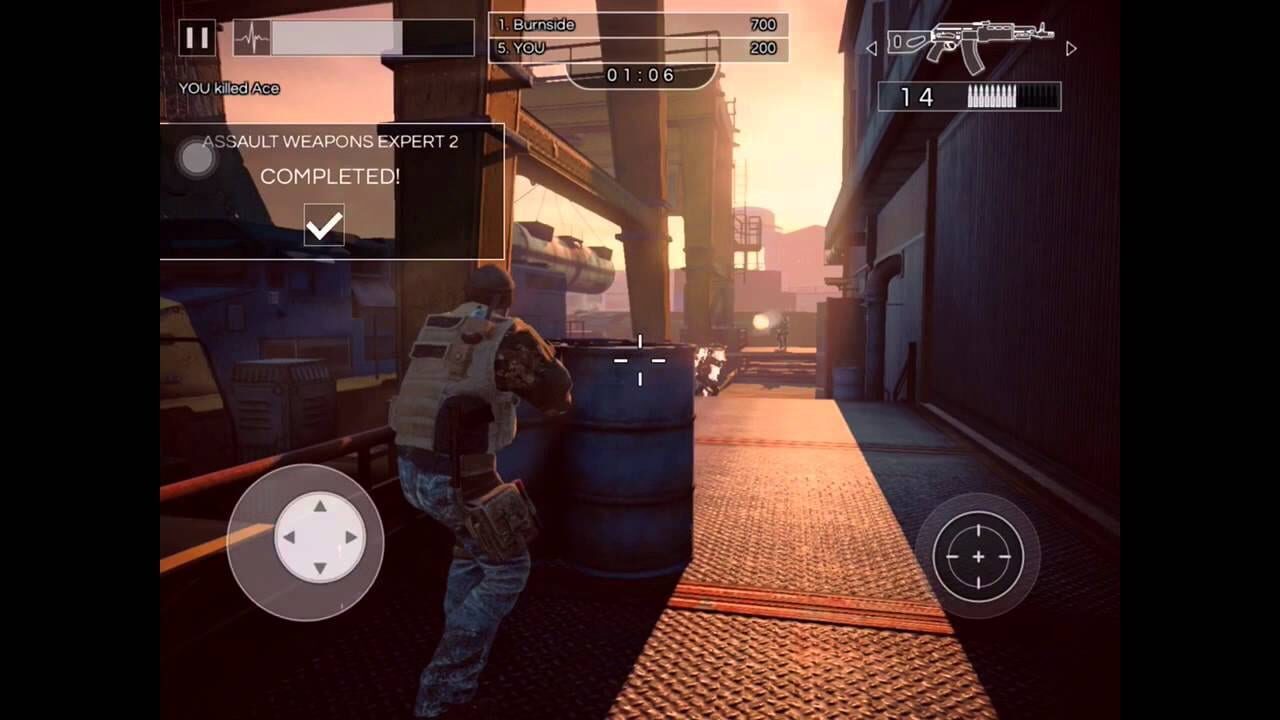Tap the circular badge next to Assault Weapons Expert
Image resolution: width=1280 pixels, height=720 pixels.
(x=196, y=157)
